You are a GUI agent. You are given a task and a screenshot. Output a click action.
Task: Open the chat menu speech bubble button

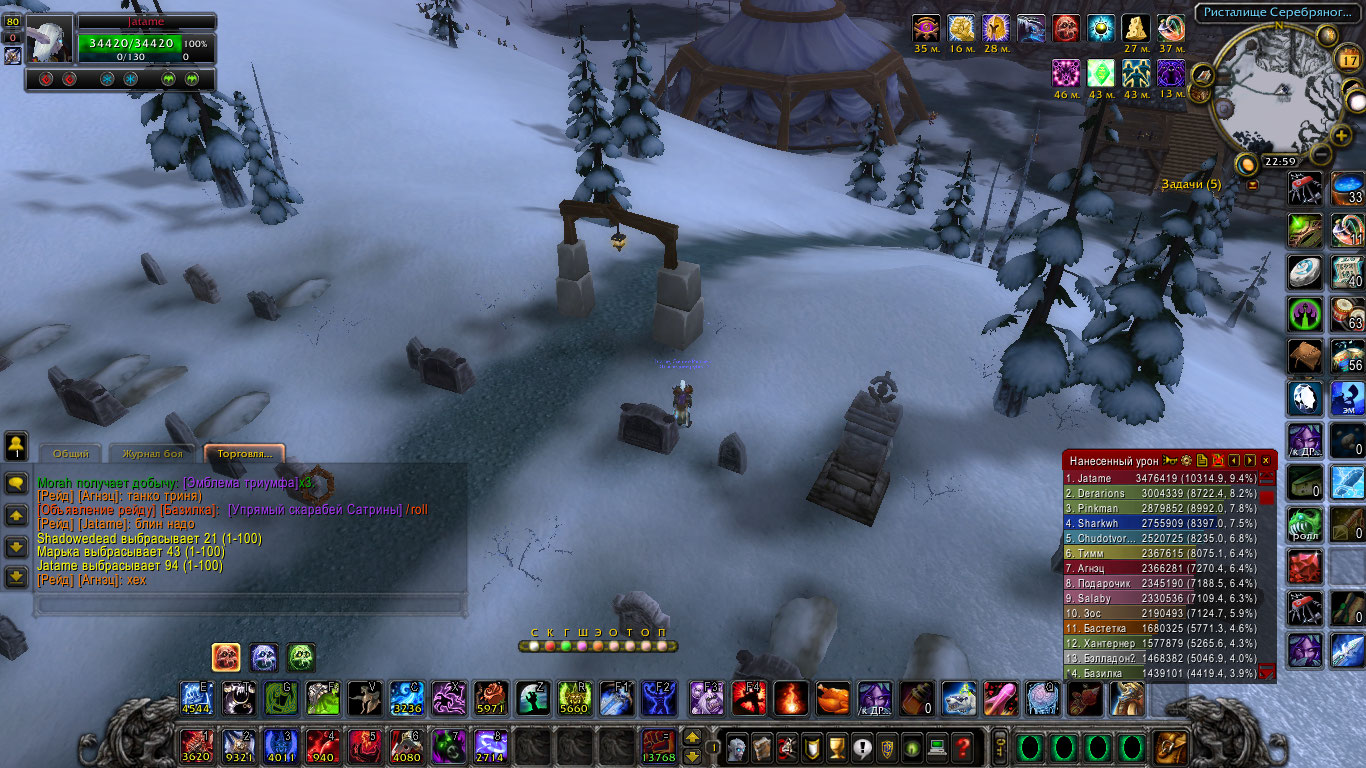(x=16, y=483)
